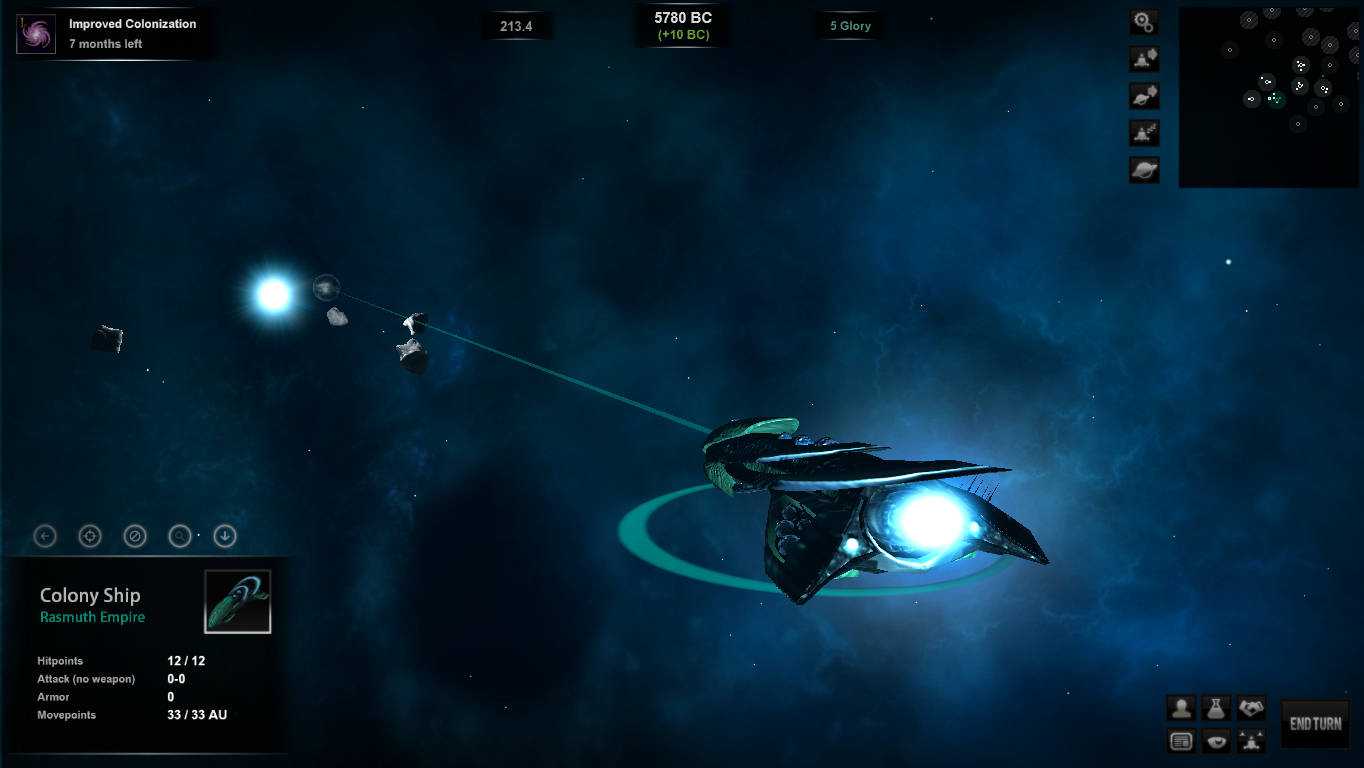Screen dimensions: 1364x768
Task: Select the move-order crosshair icon
Action: 90,536
